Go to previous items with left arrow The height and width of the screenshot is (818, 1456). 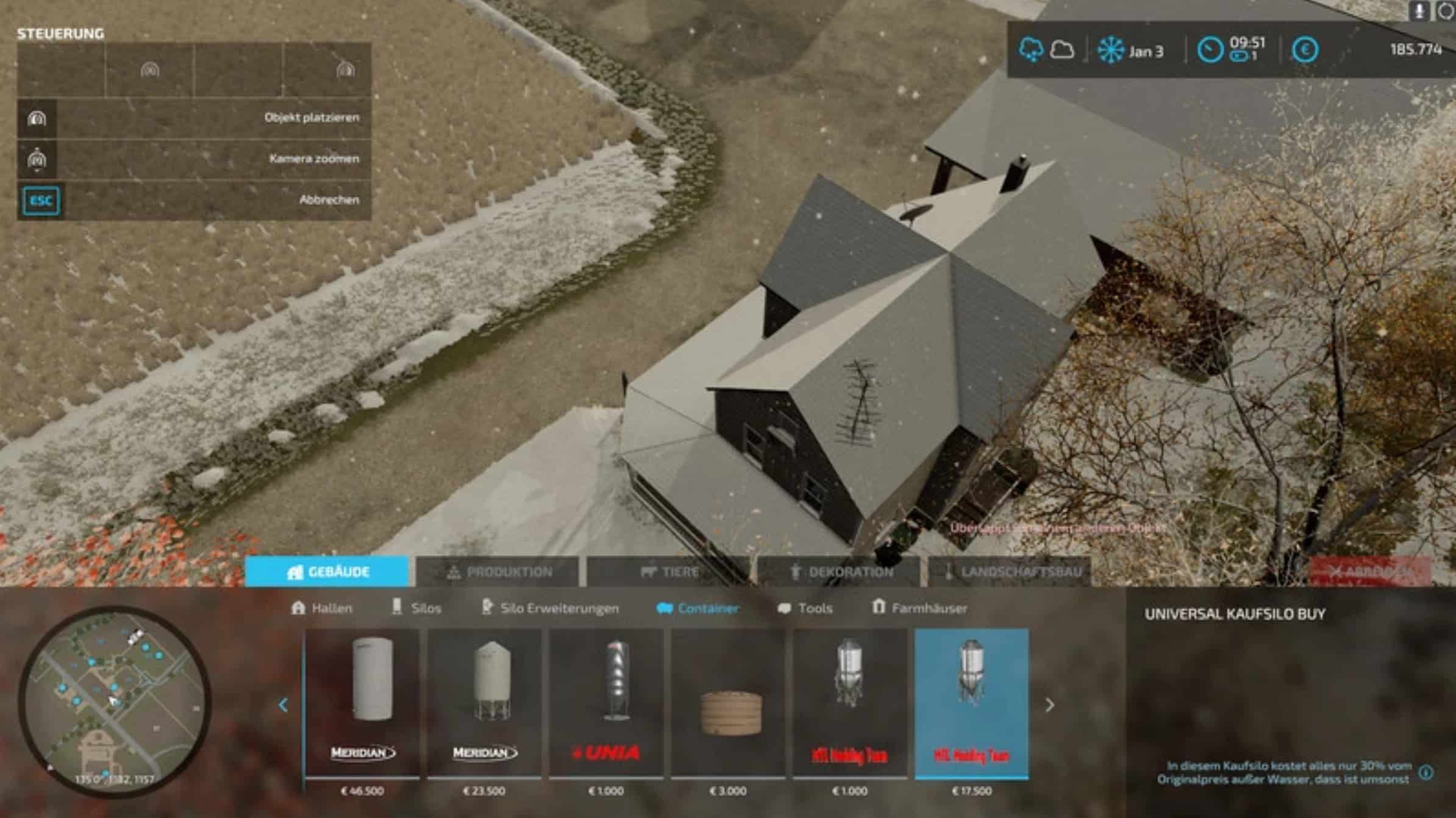283,705
